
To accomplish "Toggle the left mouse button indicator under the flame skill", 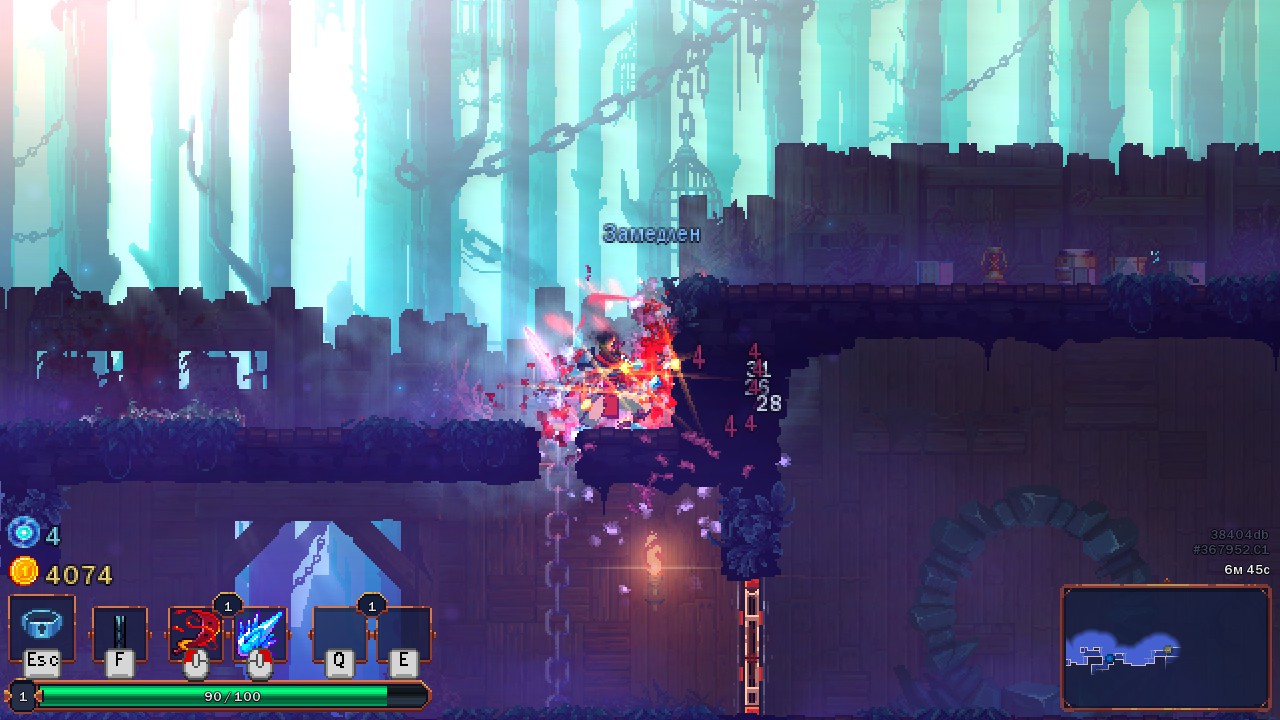I will click(x=195, y=664).
